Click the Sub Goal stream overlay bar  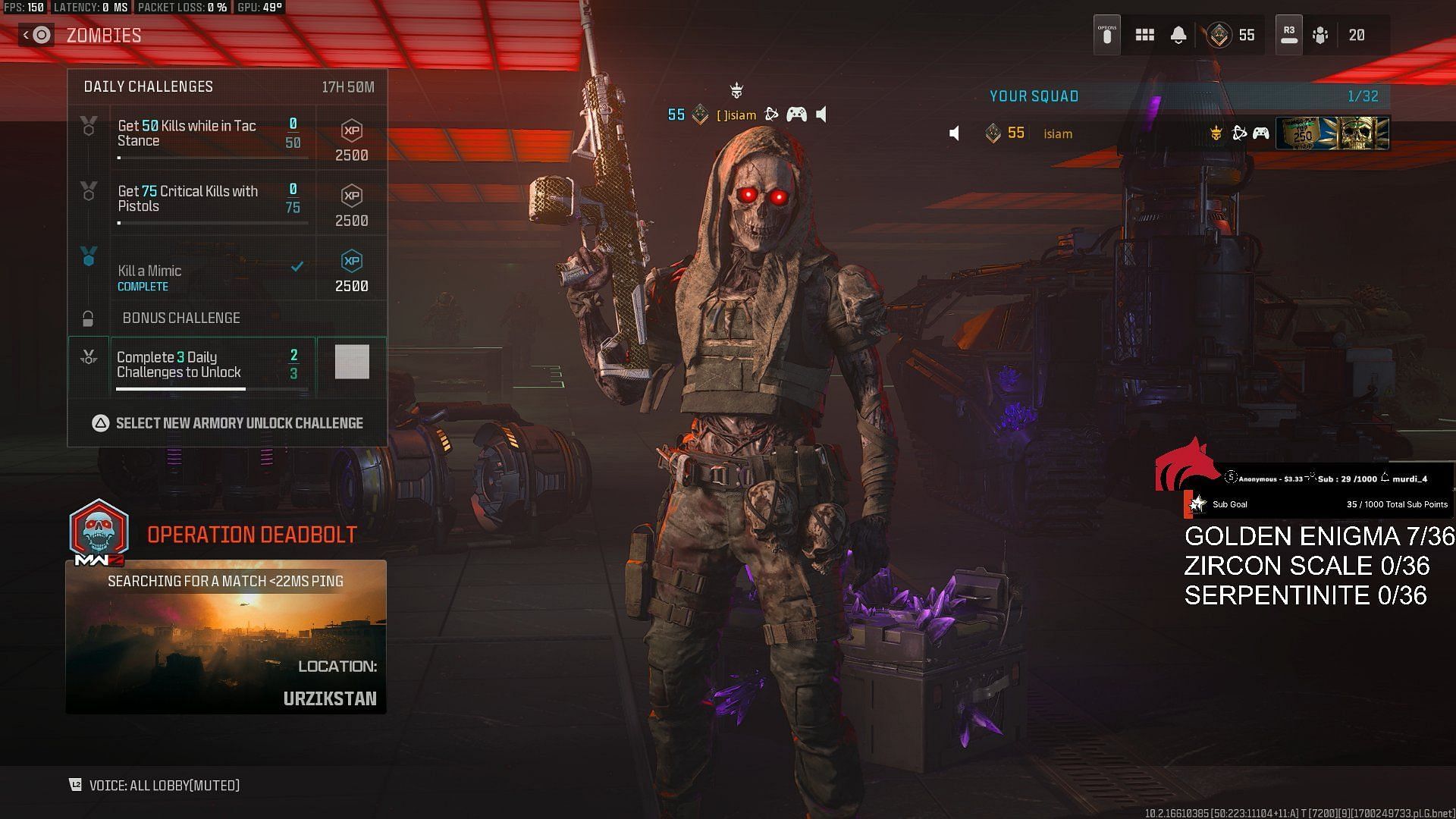[1318, 504]
